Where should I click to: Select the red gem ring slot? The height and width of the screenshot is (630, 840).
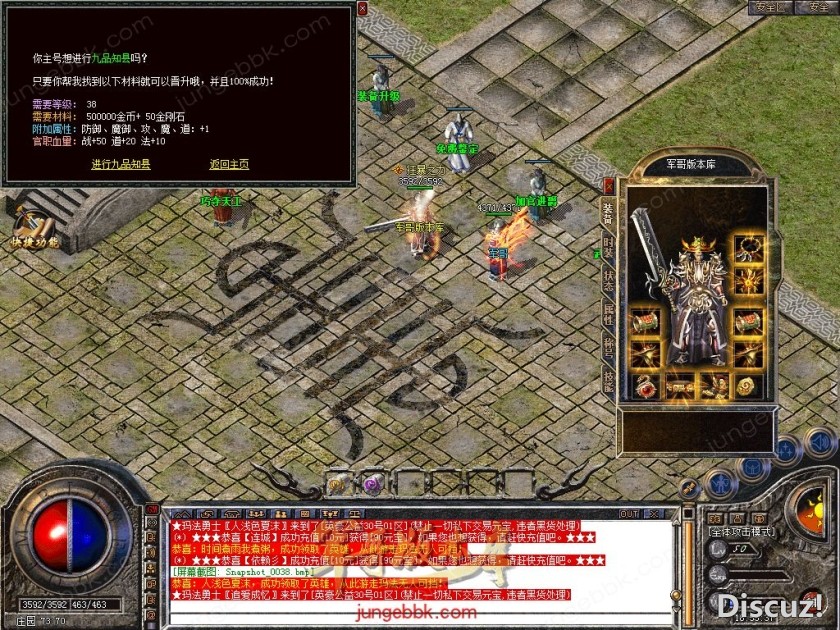[644, 386]
